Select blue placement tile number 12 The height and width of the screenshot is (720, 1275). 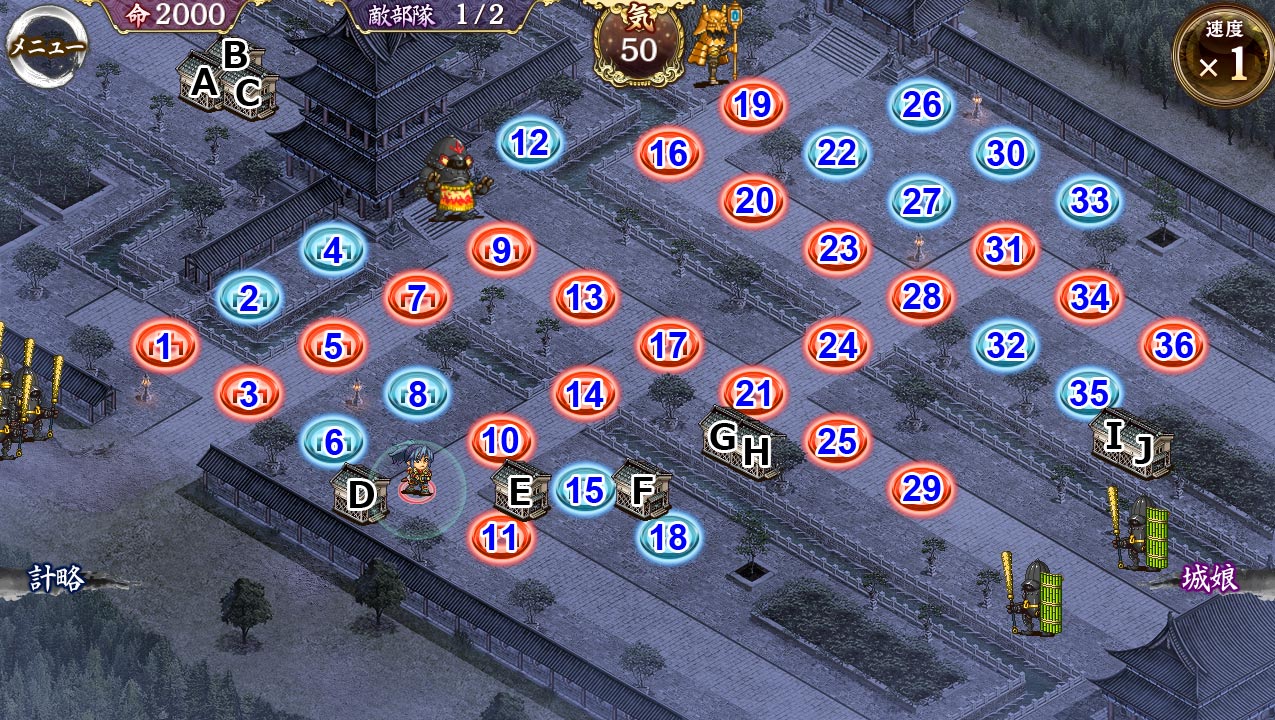pos(530,144)
